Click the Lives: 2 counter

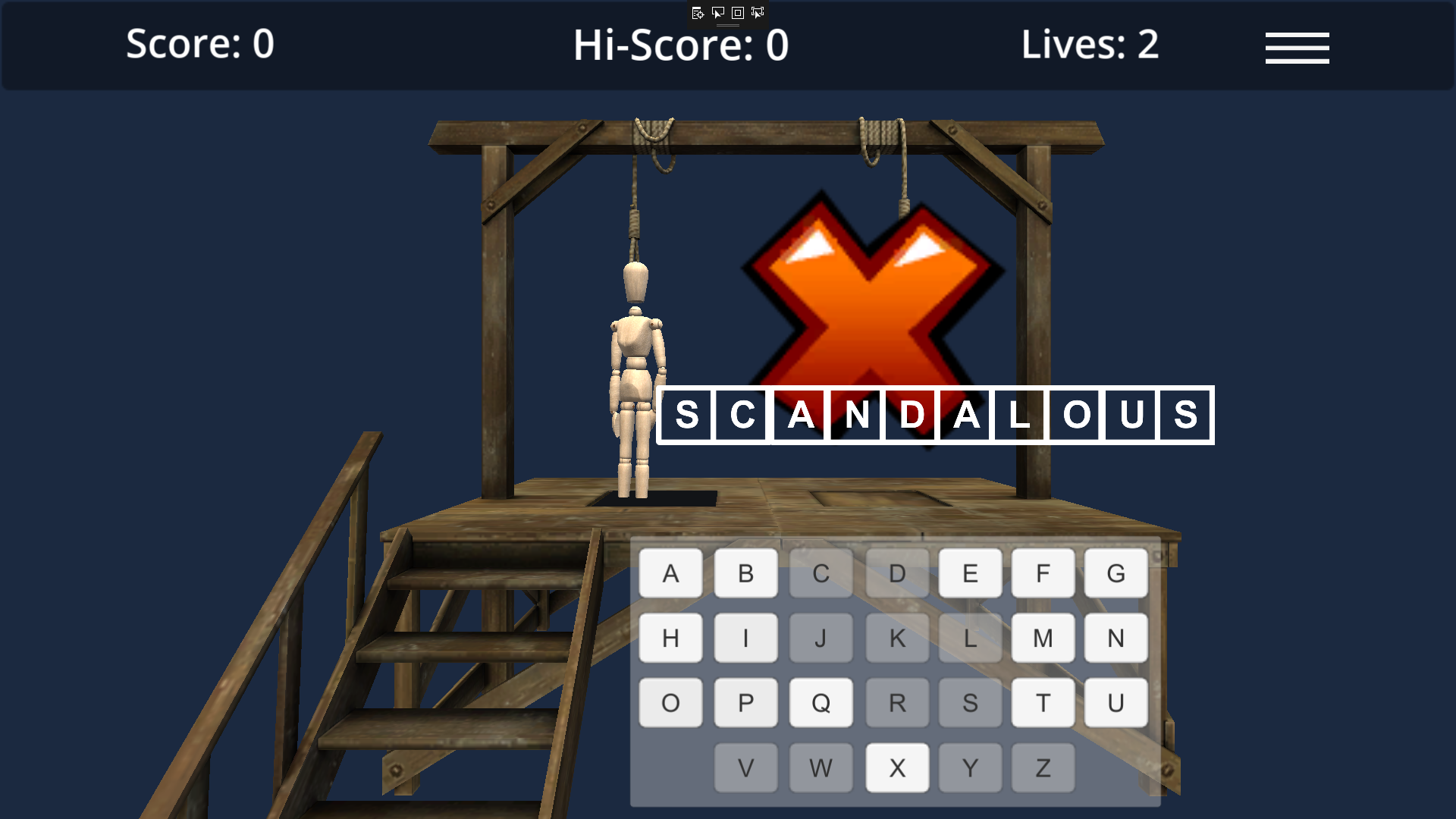[1090, 45]
